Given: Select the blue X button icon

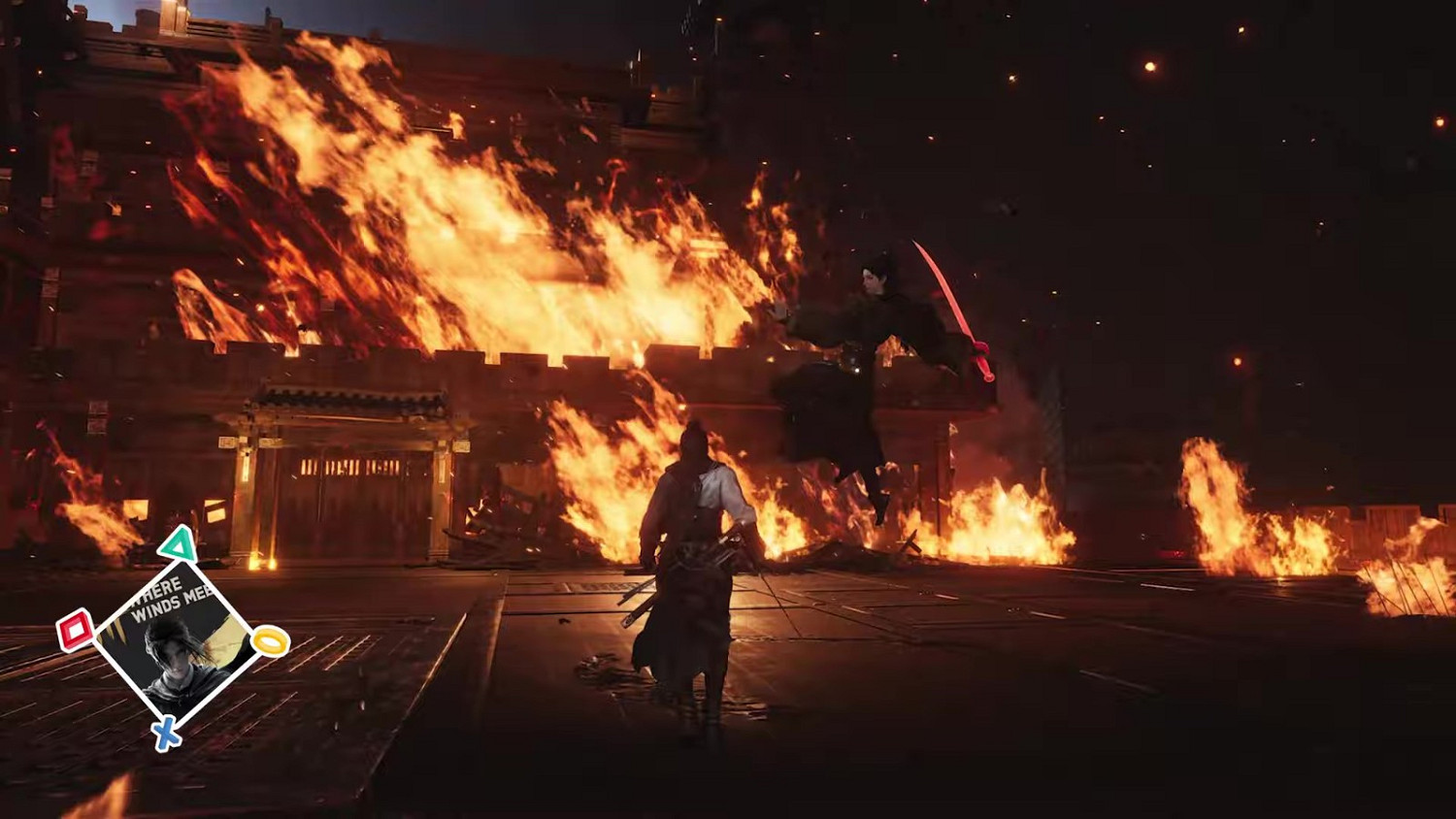Looking at the screenshot, I should coord(166,733).
